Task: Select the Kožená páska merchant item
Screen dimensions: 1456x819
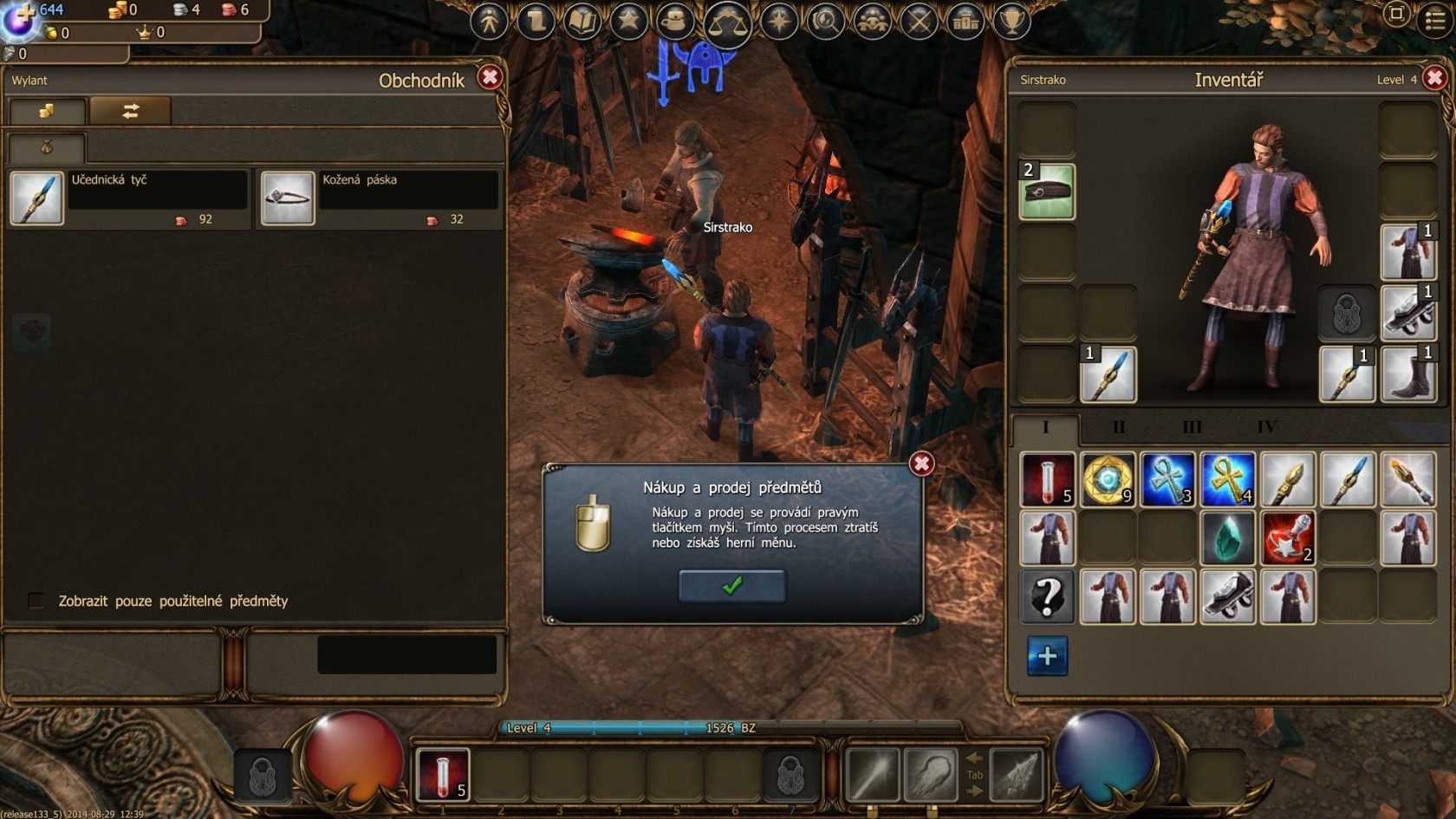Action: tap(288, 198)
